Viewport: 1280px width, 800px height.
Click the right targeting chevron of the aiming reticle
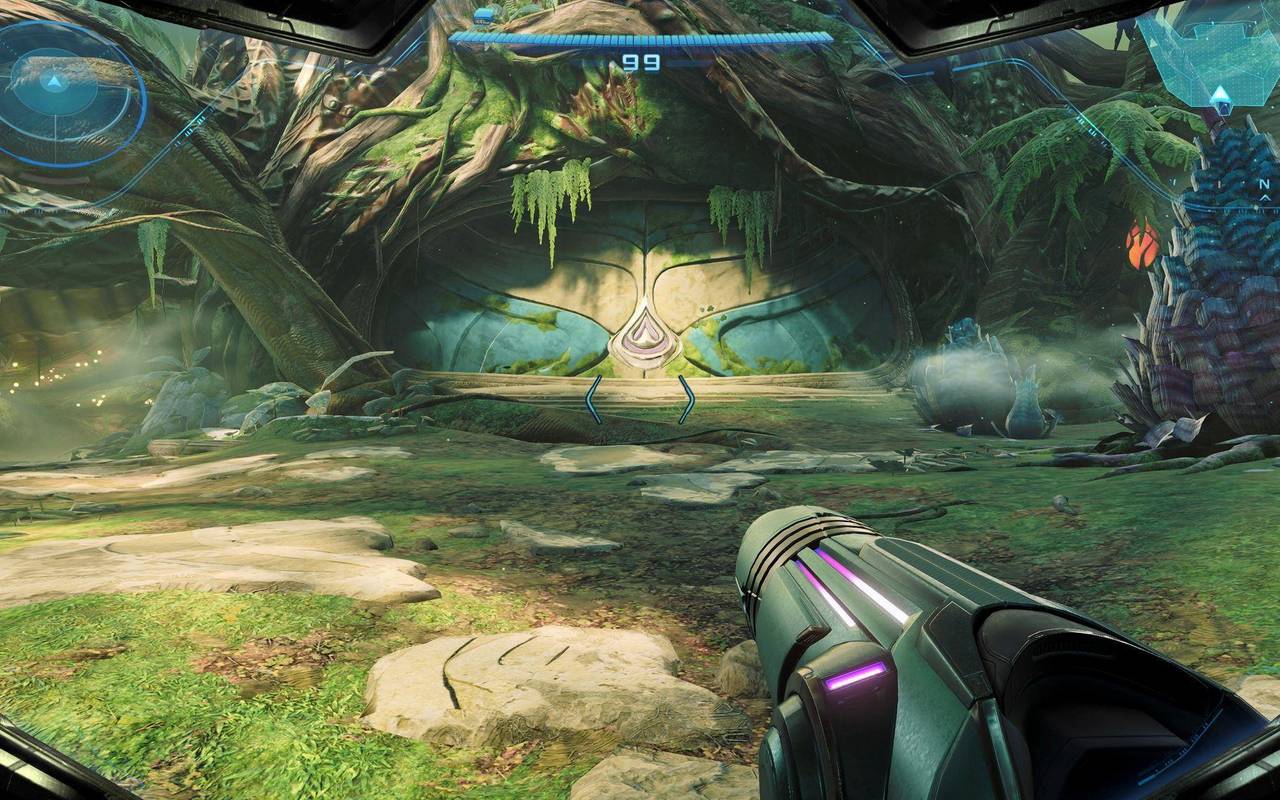pos(688,398)
